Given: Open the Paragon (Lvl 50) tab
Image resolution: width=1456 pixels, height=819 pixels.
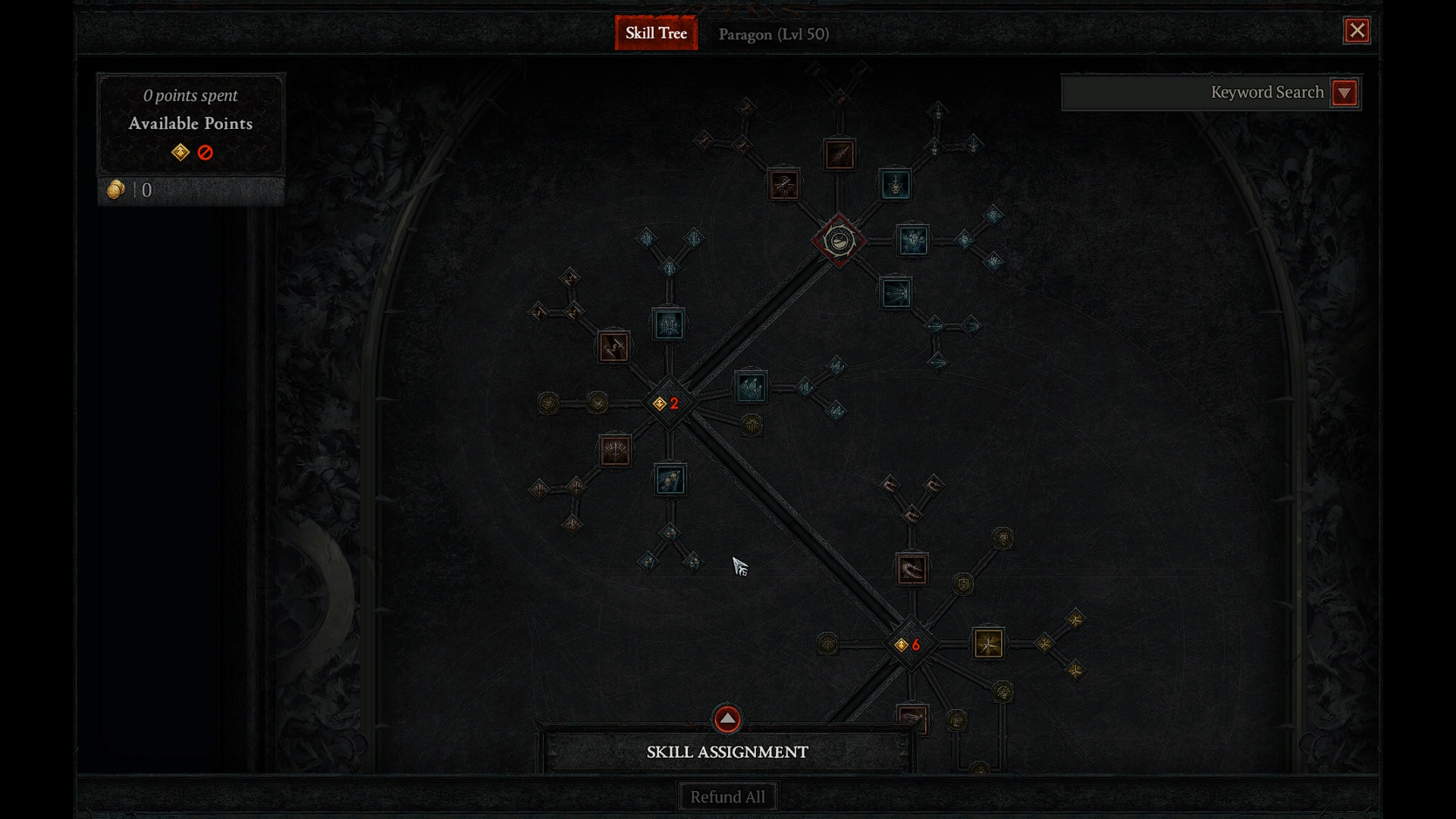Looking at the screenshot, I should click(773, 34).
